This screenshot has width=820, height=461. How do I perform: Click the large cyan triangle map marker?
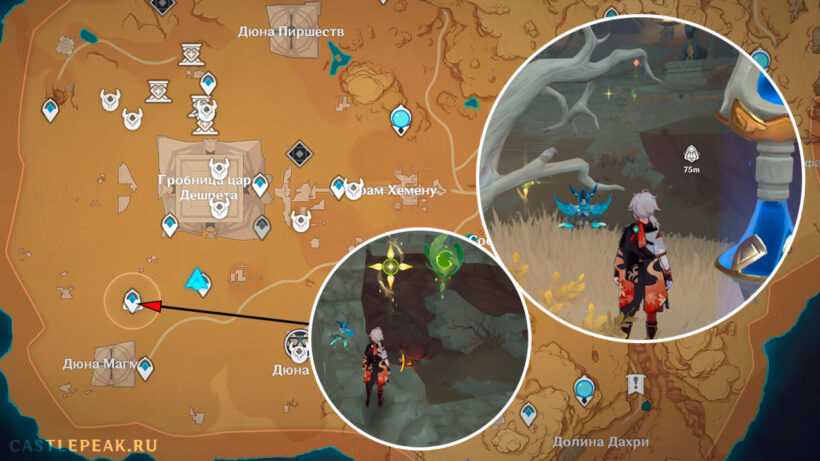pyautogui.click(x=201, y=282)
